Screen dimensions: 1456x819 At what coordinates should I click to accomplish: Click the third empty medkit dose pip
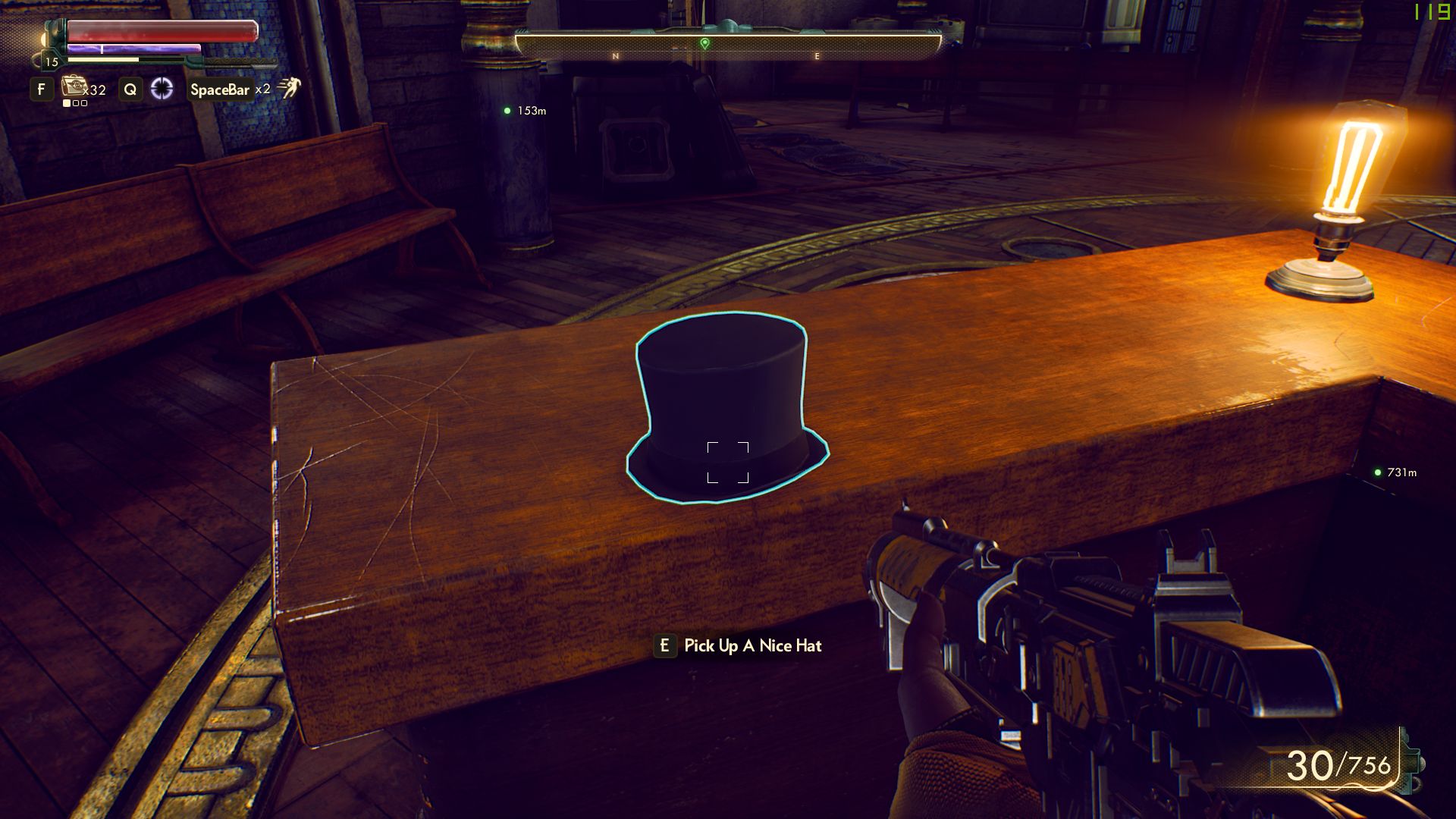tap(84, 104)
